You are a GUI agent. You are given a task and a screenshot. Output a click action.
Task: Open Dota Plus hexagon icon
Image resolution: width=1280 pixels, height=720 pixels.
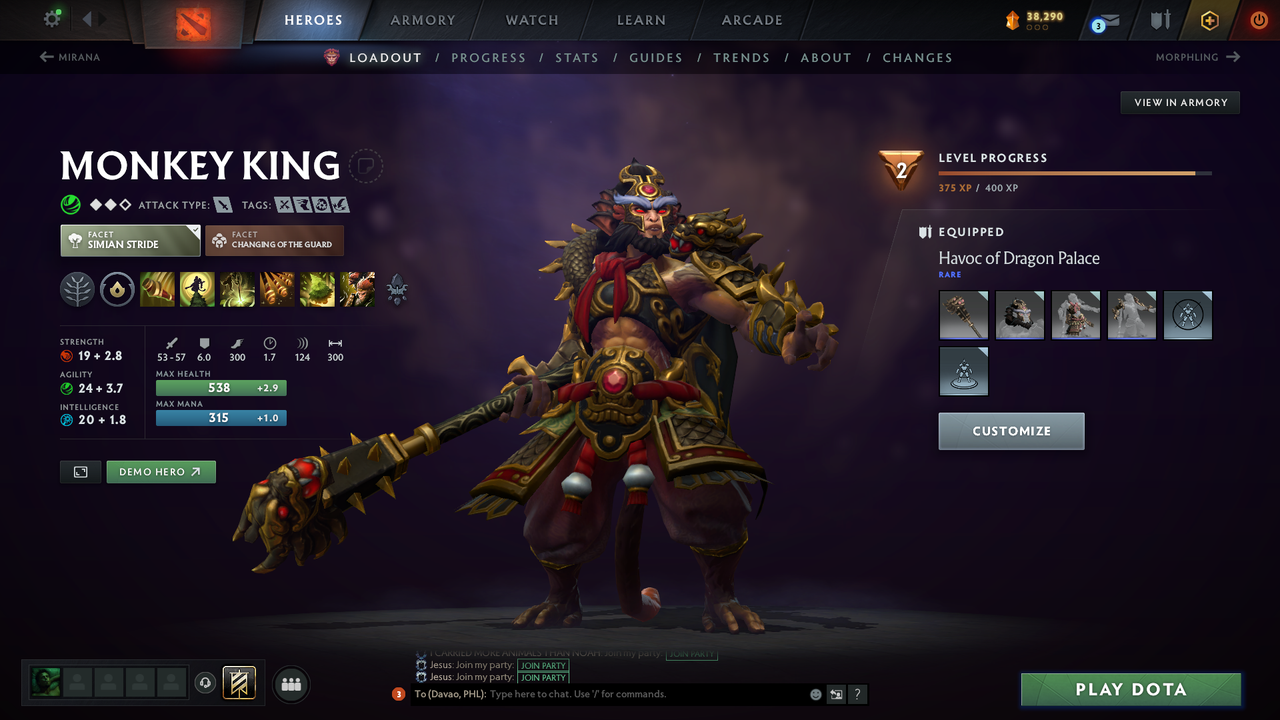coord(1209,19)
